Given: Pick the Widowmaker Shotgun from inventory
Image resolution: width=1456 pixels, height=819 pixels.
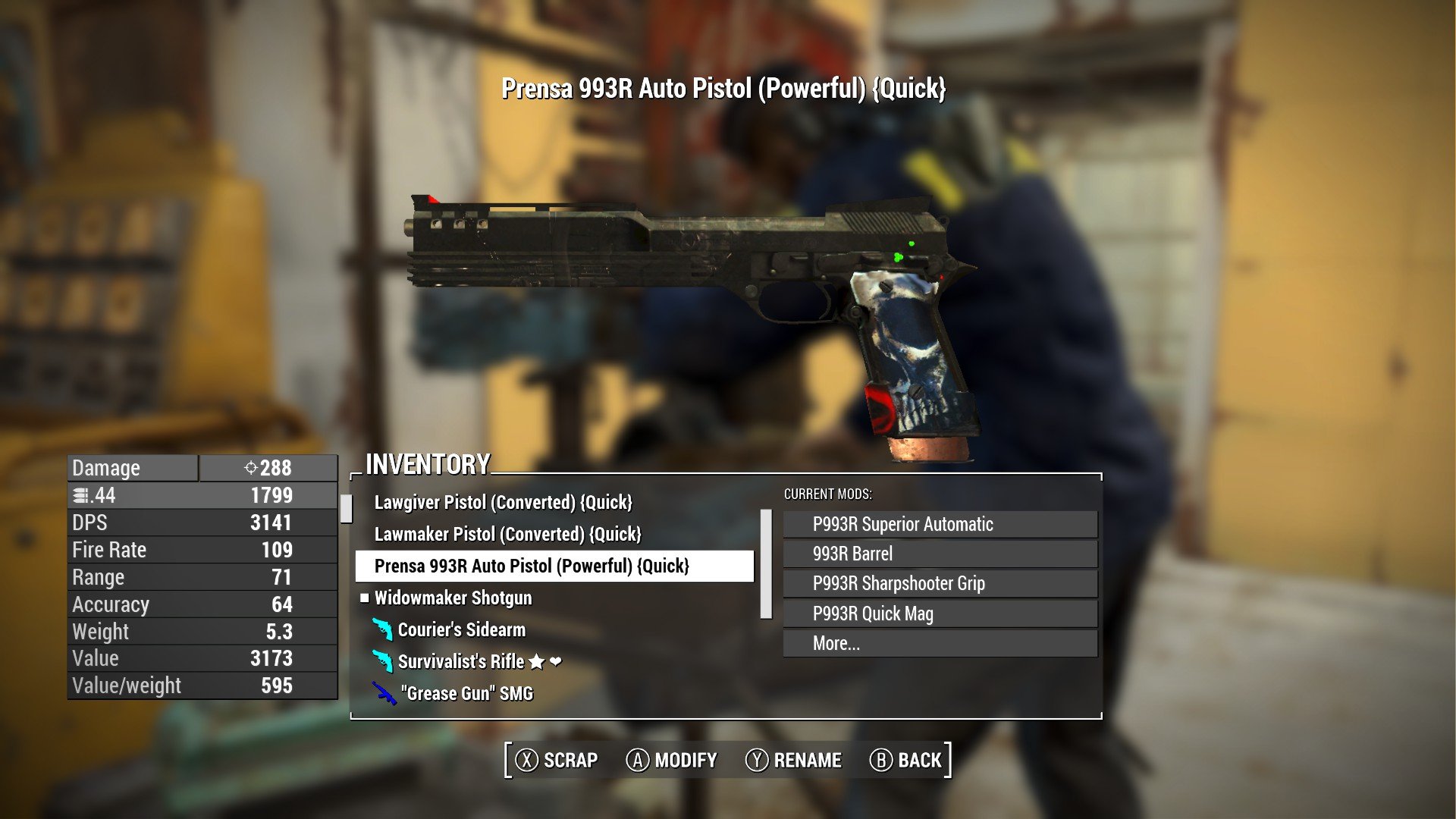Looking at the screenshot, I should point(453,598).
